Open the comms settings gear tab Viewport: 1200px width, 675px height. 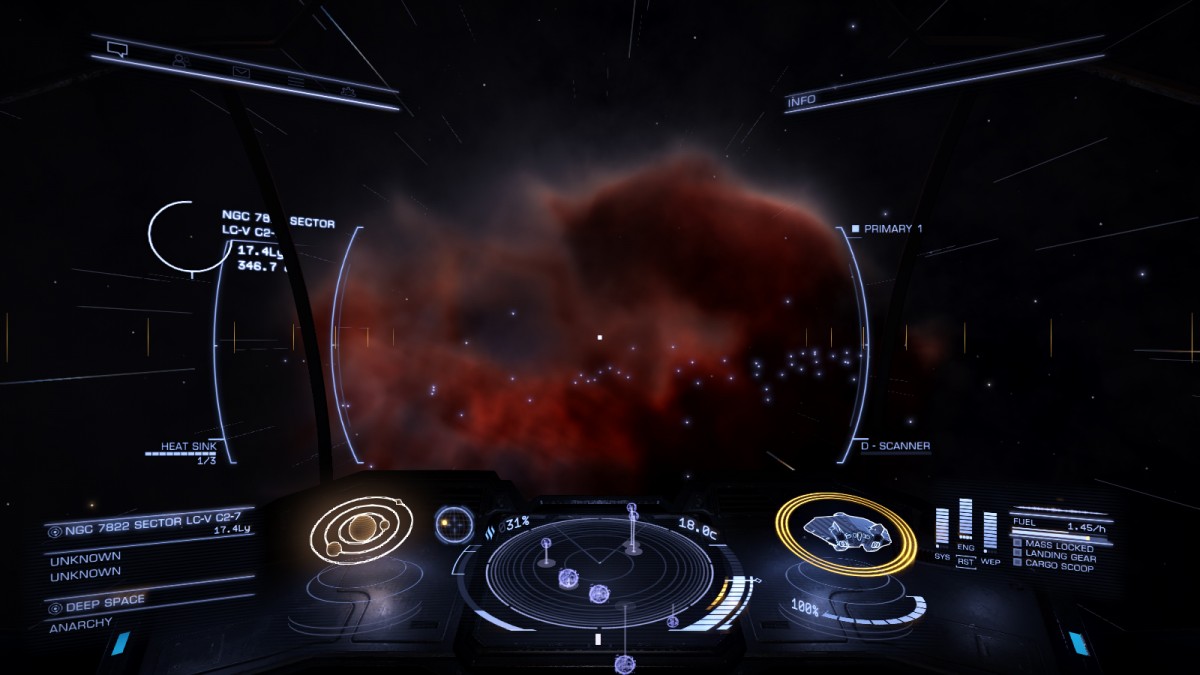(x=347, y=90)
